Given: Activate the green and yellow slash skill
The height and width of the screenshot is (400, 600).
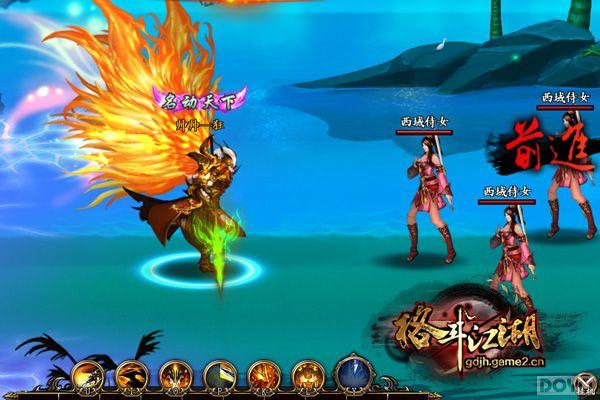Looking at the screenshot, I should [218, 375].
